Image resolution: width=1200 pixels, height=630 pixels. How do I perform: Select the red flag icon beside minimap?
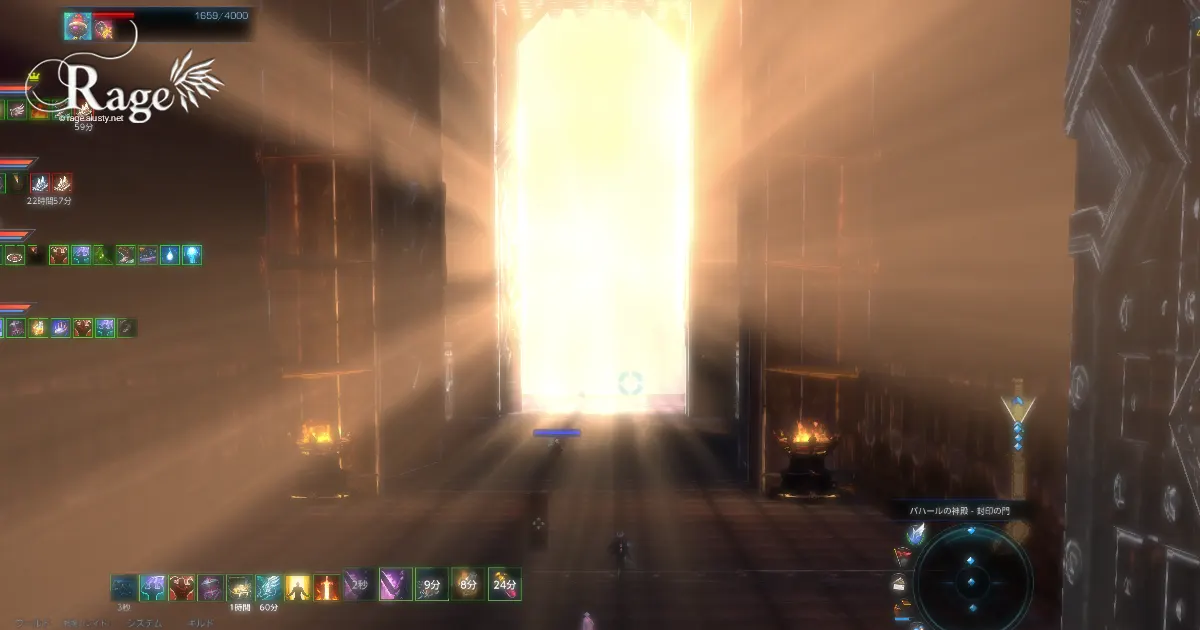pyautogui.click(x=903, y=558)
